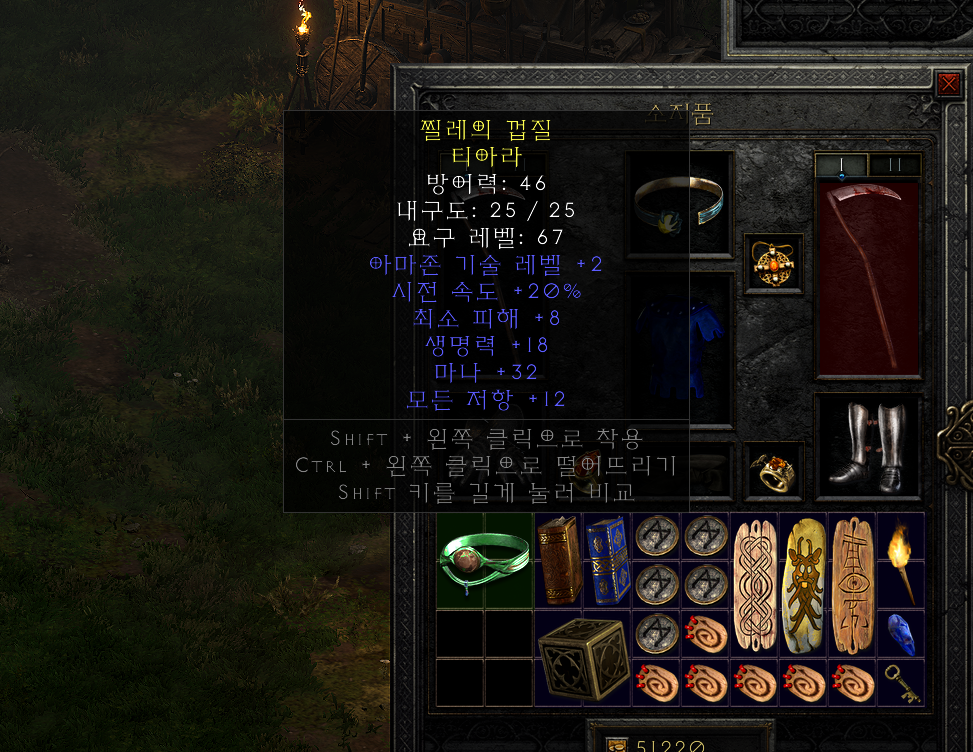Pick up the brown tome
Screen dimensions: 973x752
click(559, 560)
